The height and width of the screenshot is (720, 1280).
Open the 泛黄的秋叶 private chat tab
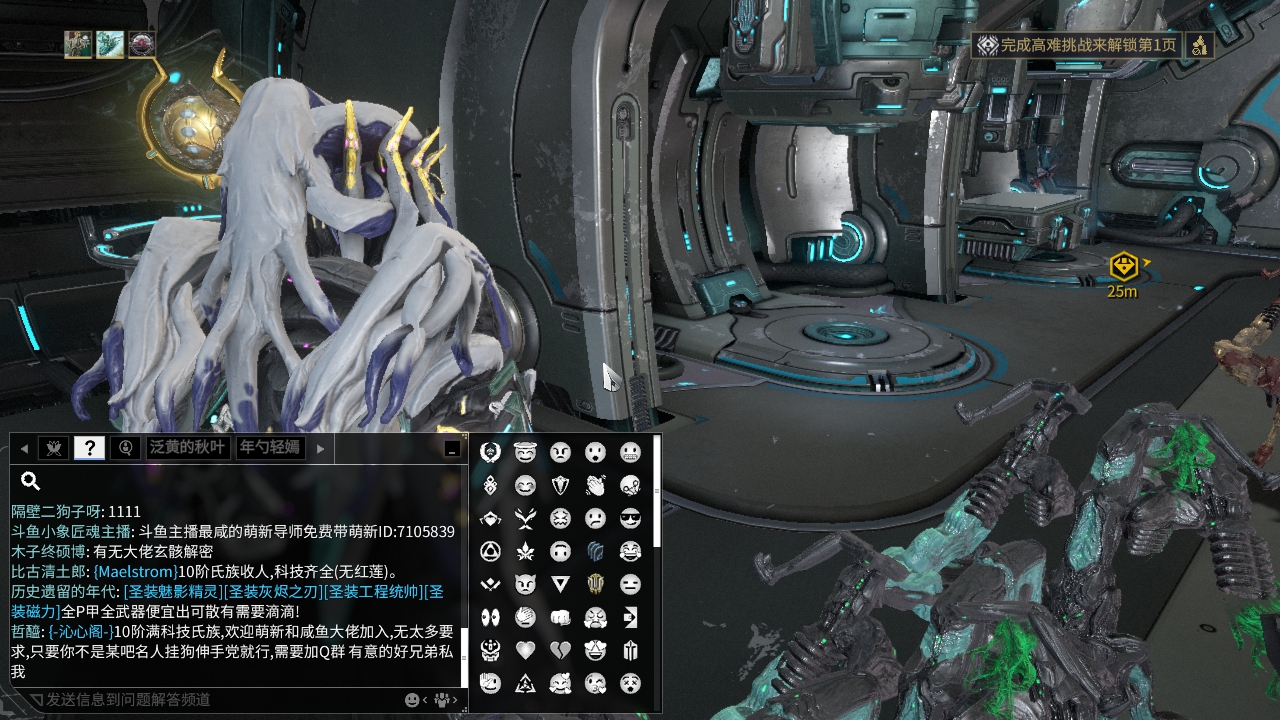point(188,448)
